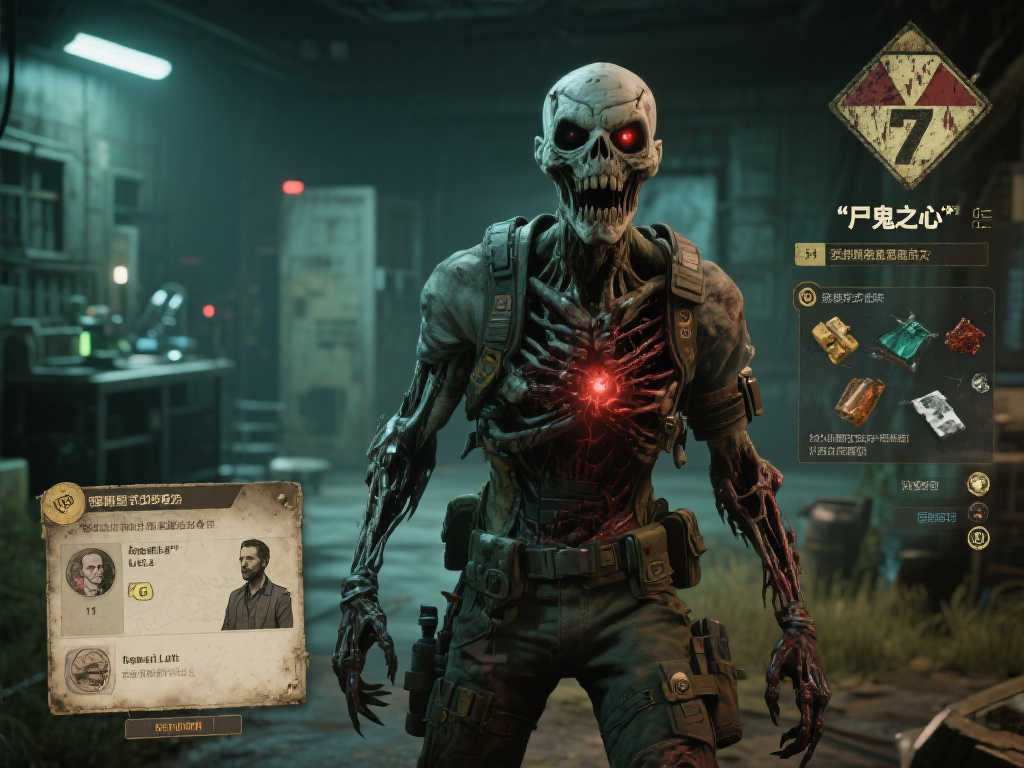The image size is (1024, 768).
Task: Open the bar with the gold number tag
Action: point(890,255)
